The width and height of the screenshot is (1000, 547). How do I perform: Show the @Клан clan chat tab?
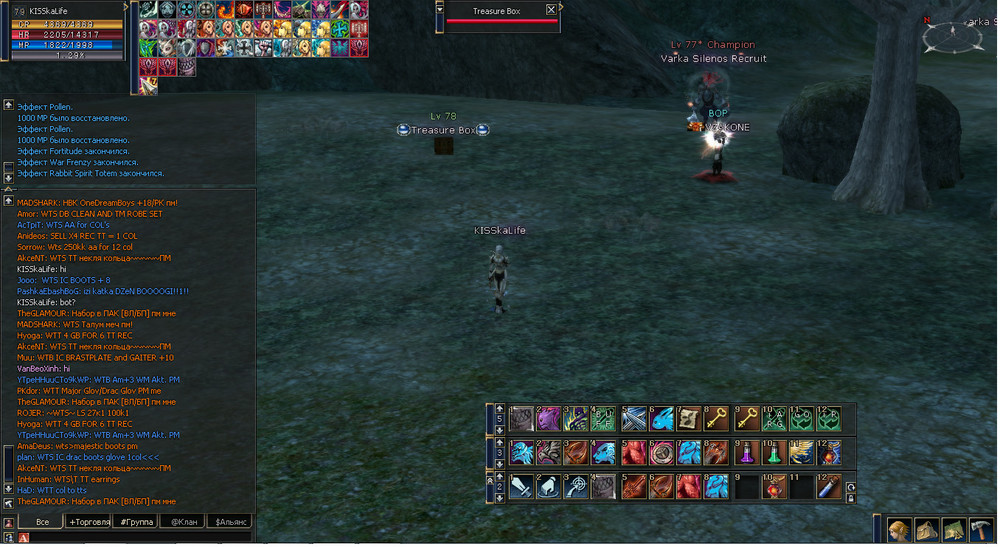pyautogui.click(x=181, y=522)
